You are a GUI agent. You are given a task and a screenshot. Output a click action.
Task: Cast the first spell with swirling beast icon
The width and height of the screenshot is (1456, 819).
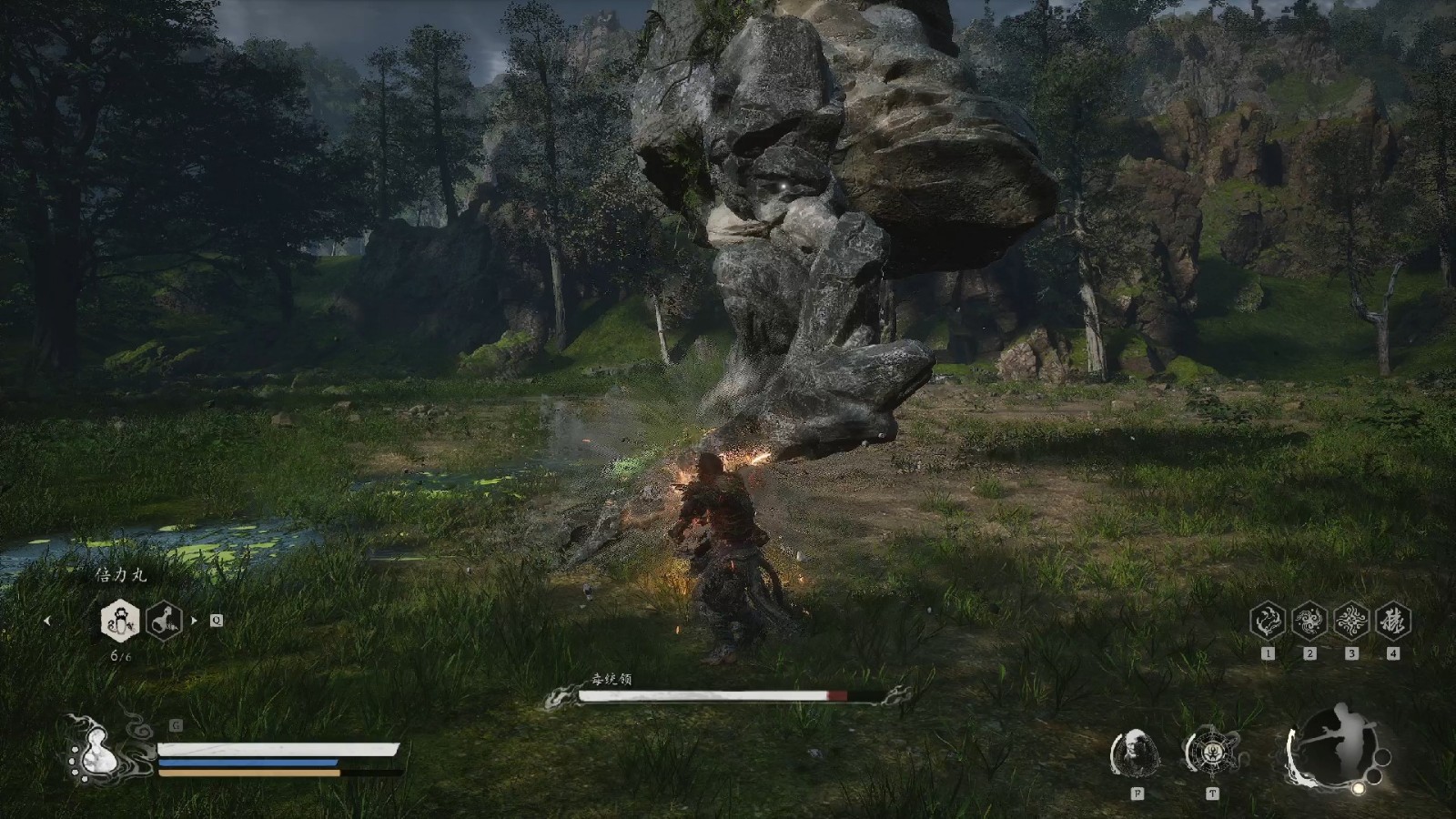pyautogui.click(x=1268, y=622)
